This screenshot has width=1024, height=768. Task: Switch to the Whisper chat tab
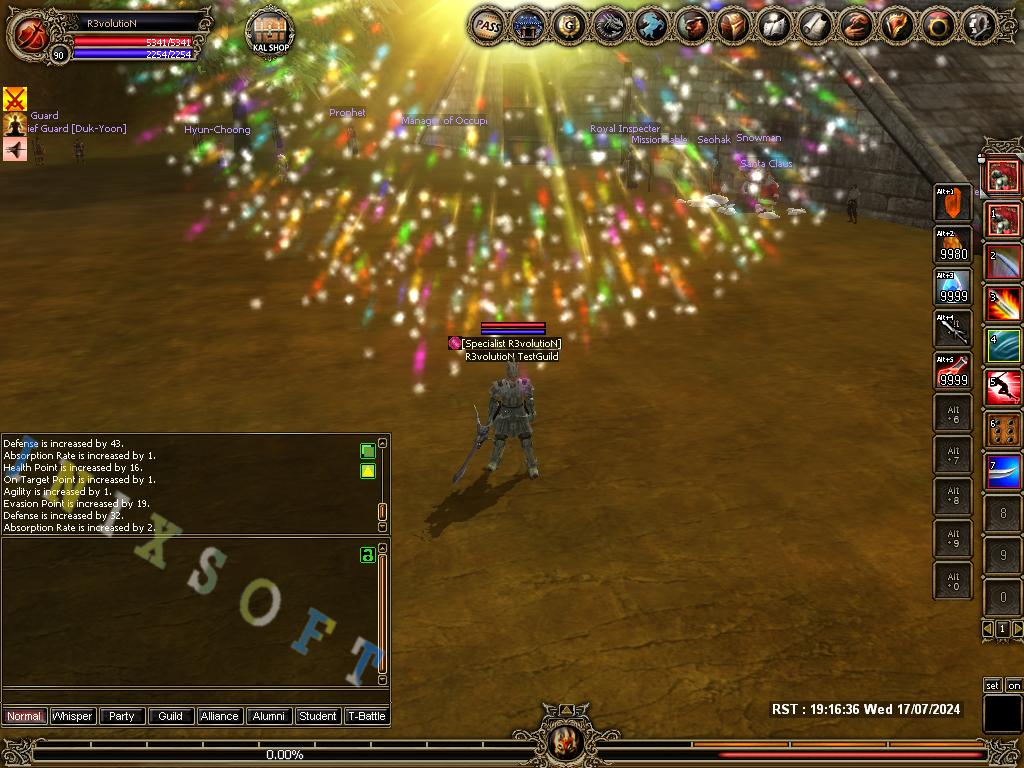pos(72,716)
